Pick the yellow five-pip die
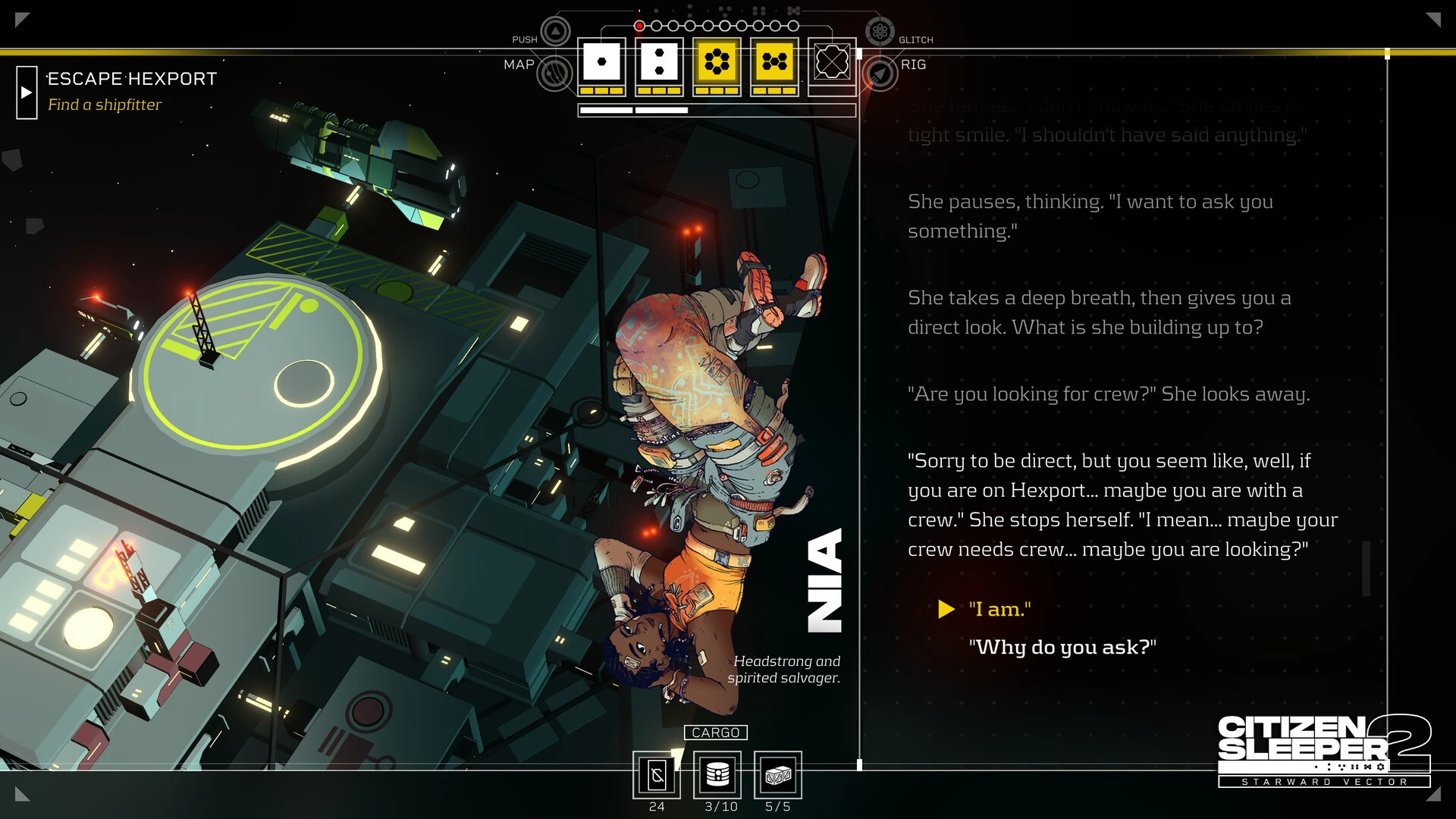This screenshot has width=1456, height=819. 774,62
